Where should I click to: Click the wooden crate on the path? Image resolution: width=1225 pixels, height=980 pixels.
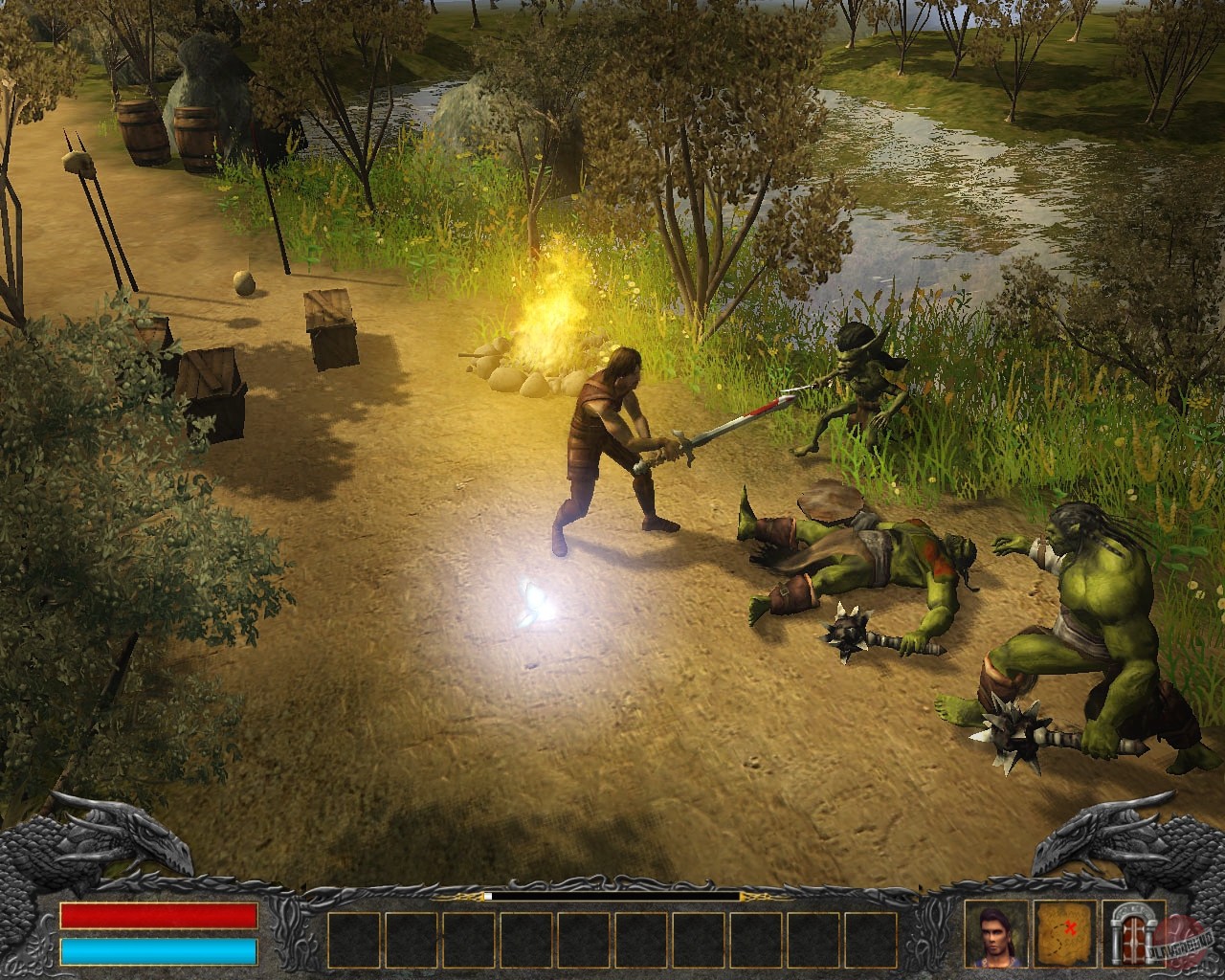coord(330,325)
